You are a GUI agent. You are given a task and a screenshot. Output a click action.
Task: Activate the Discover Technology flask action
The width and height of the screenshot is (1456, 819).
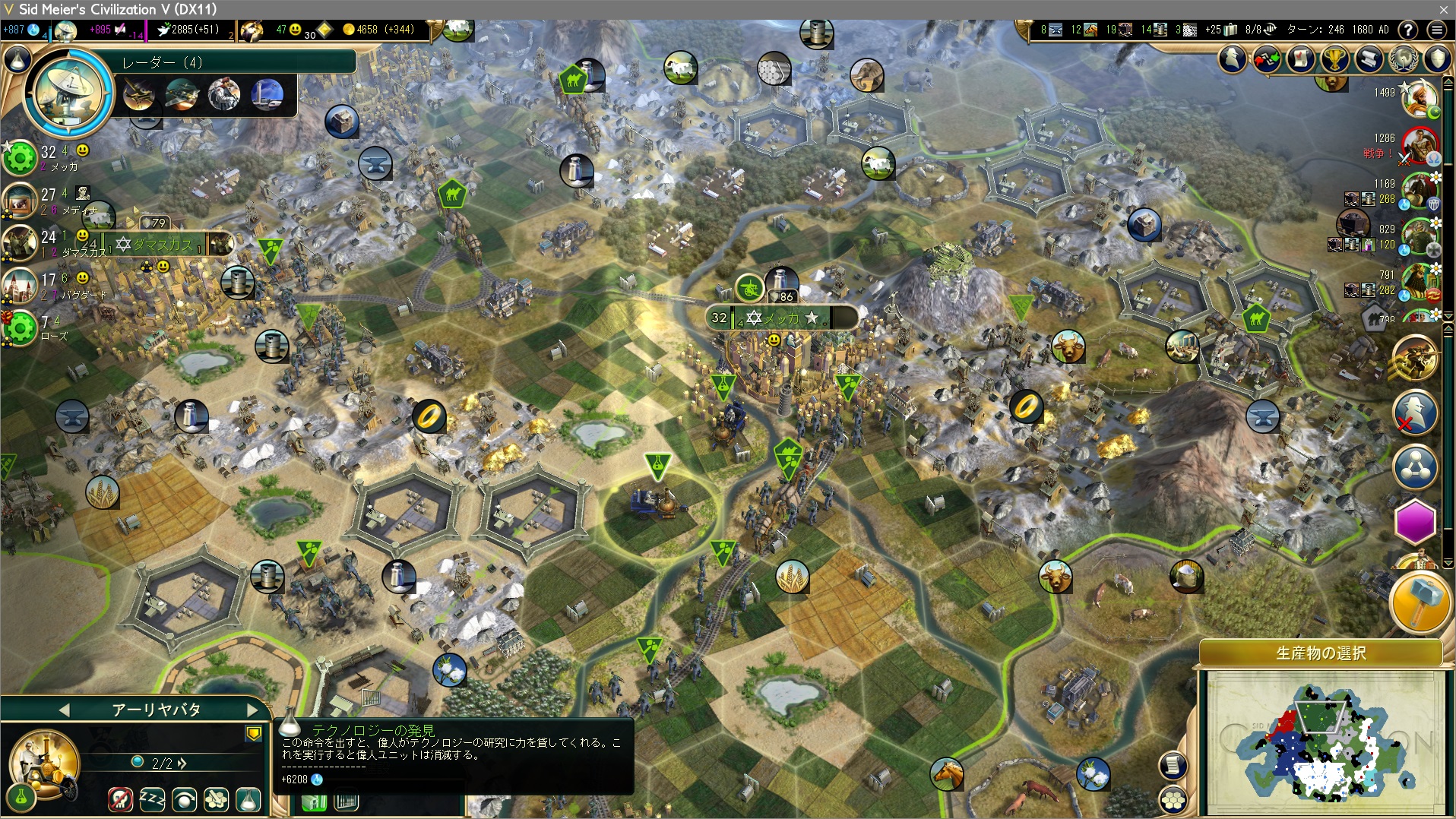248,798
